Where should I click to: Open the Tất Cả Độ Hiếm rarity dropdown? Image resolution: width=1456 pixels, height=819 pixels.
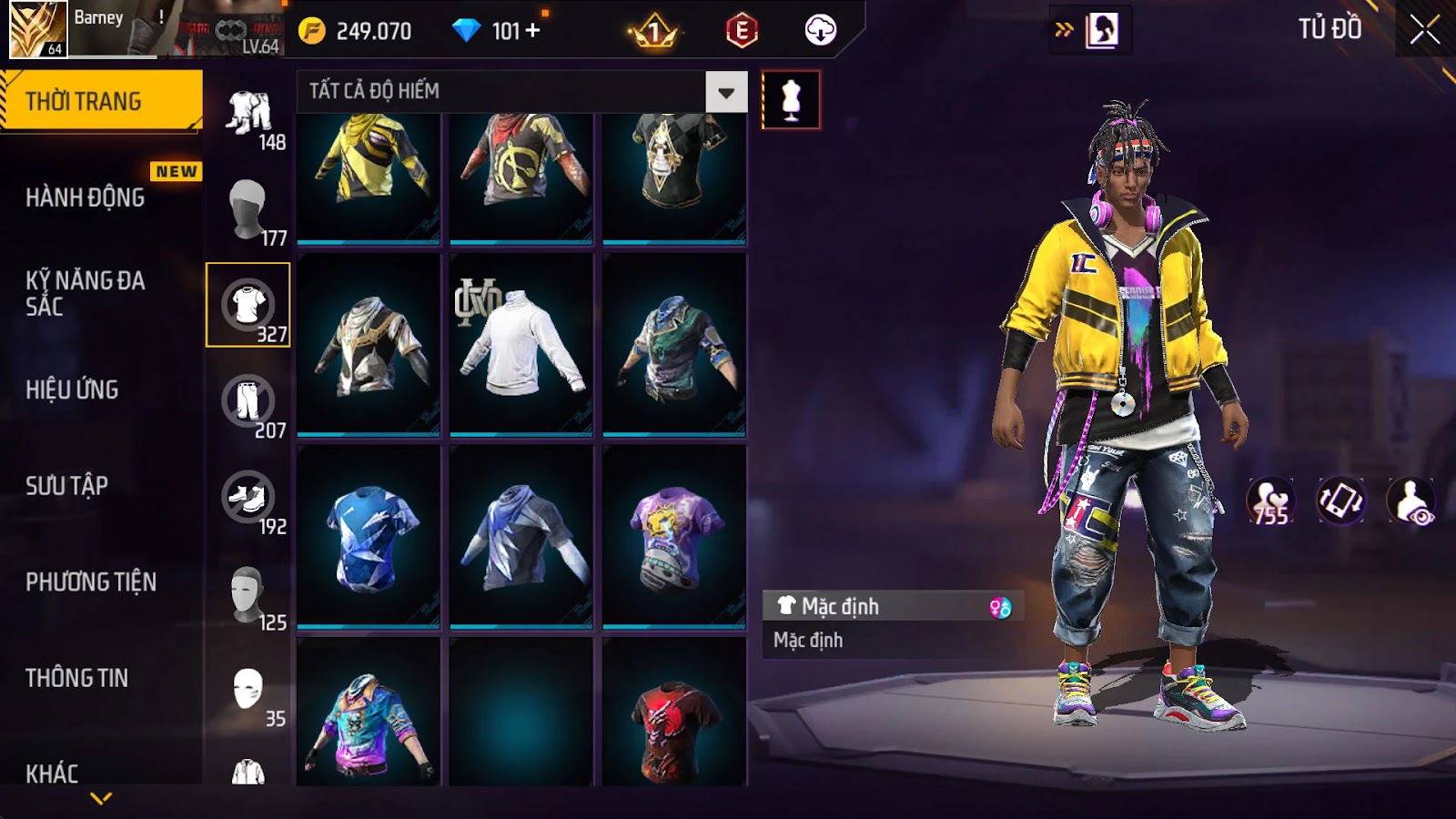point(725,92)
